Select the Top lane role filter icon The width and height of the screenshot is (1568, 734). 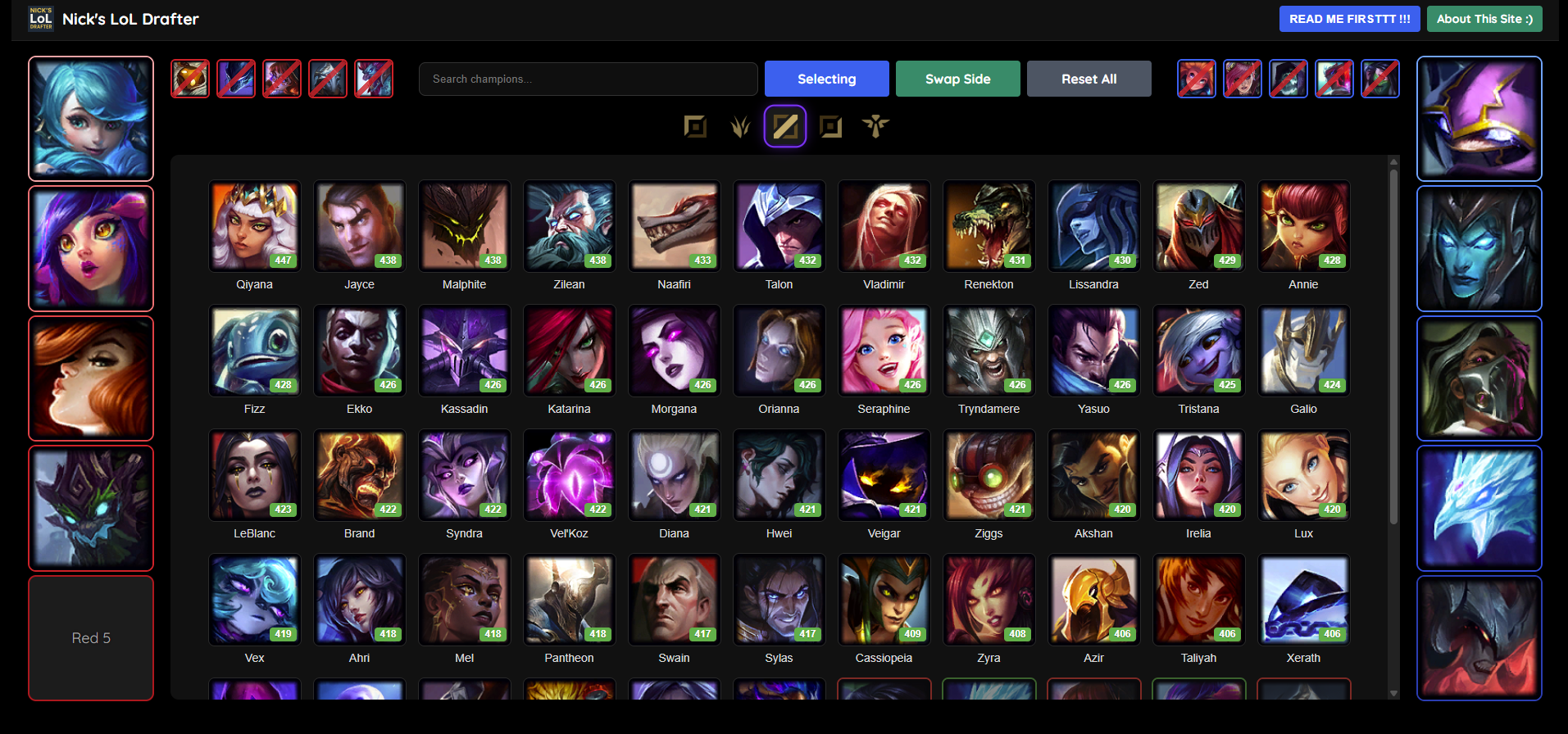(x=695, y=125)
